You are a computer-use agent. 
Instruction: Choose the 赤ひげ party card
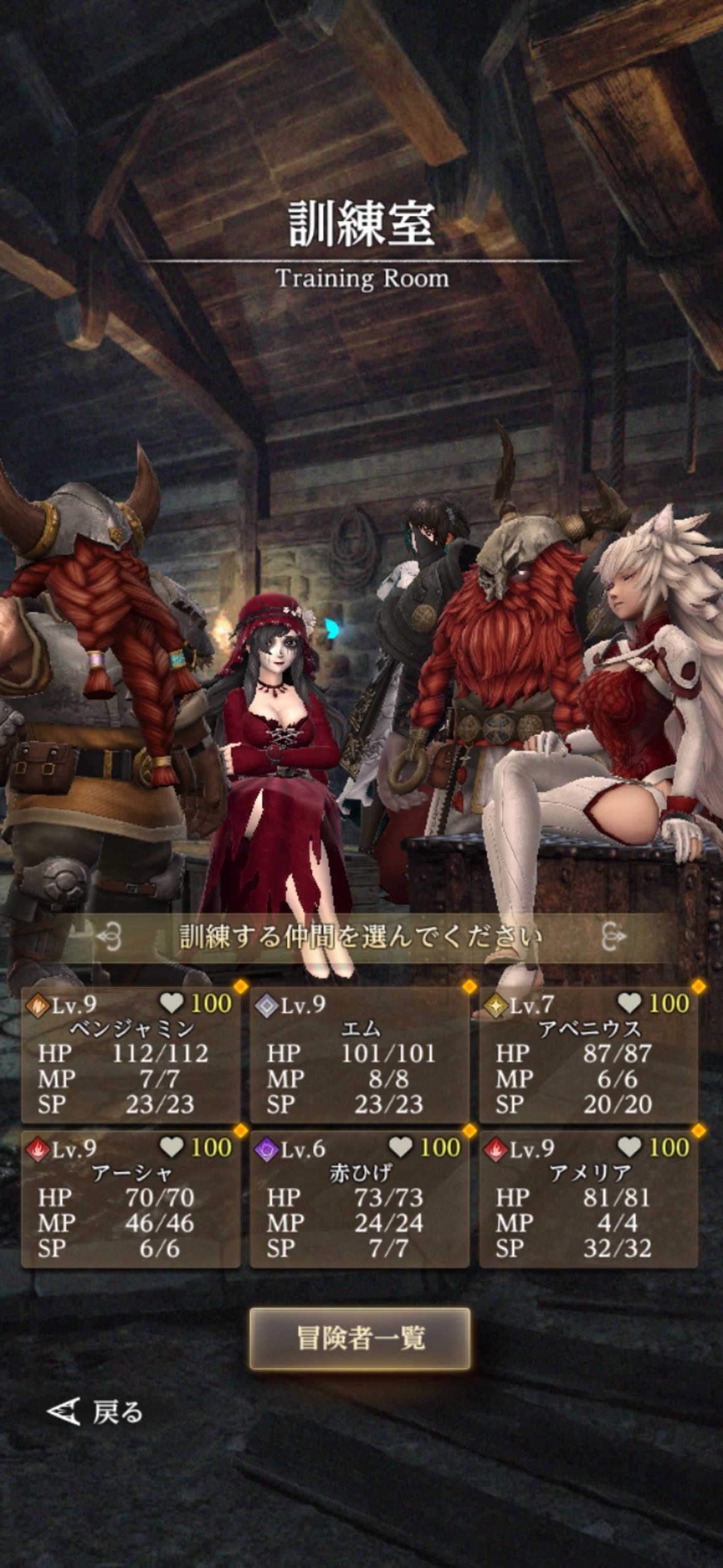[359, 1199]
